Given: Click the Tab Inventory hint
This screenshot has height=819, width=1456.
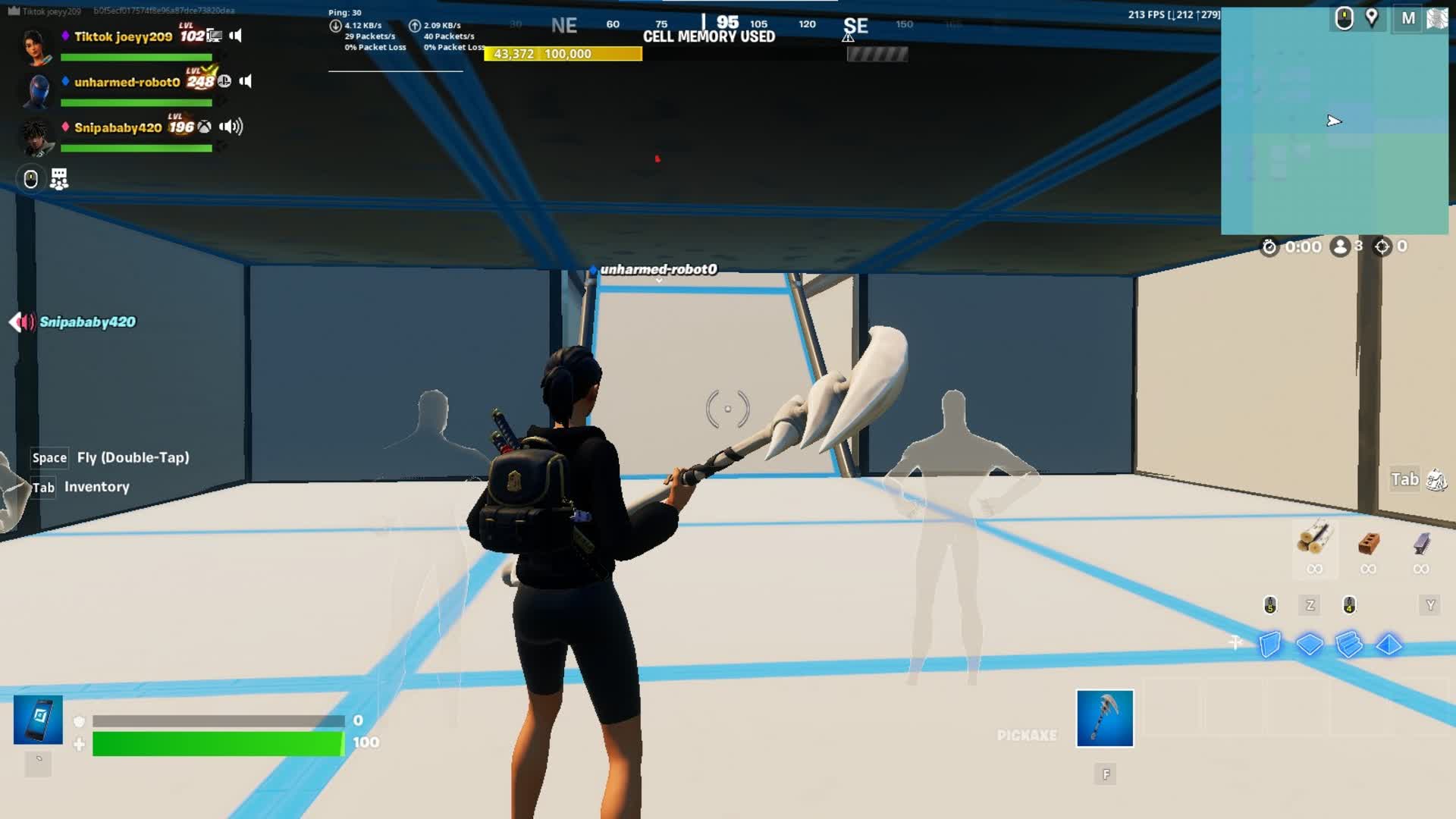Looking at the screenshot, I should 80,486.
